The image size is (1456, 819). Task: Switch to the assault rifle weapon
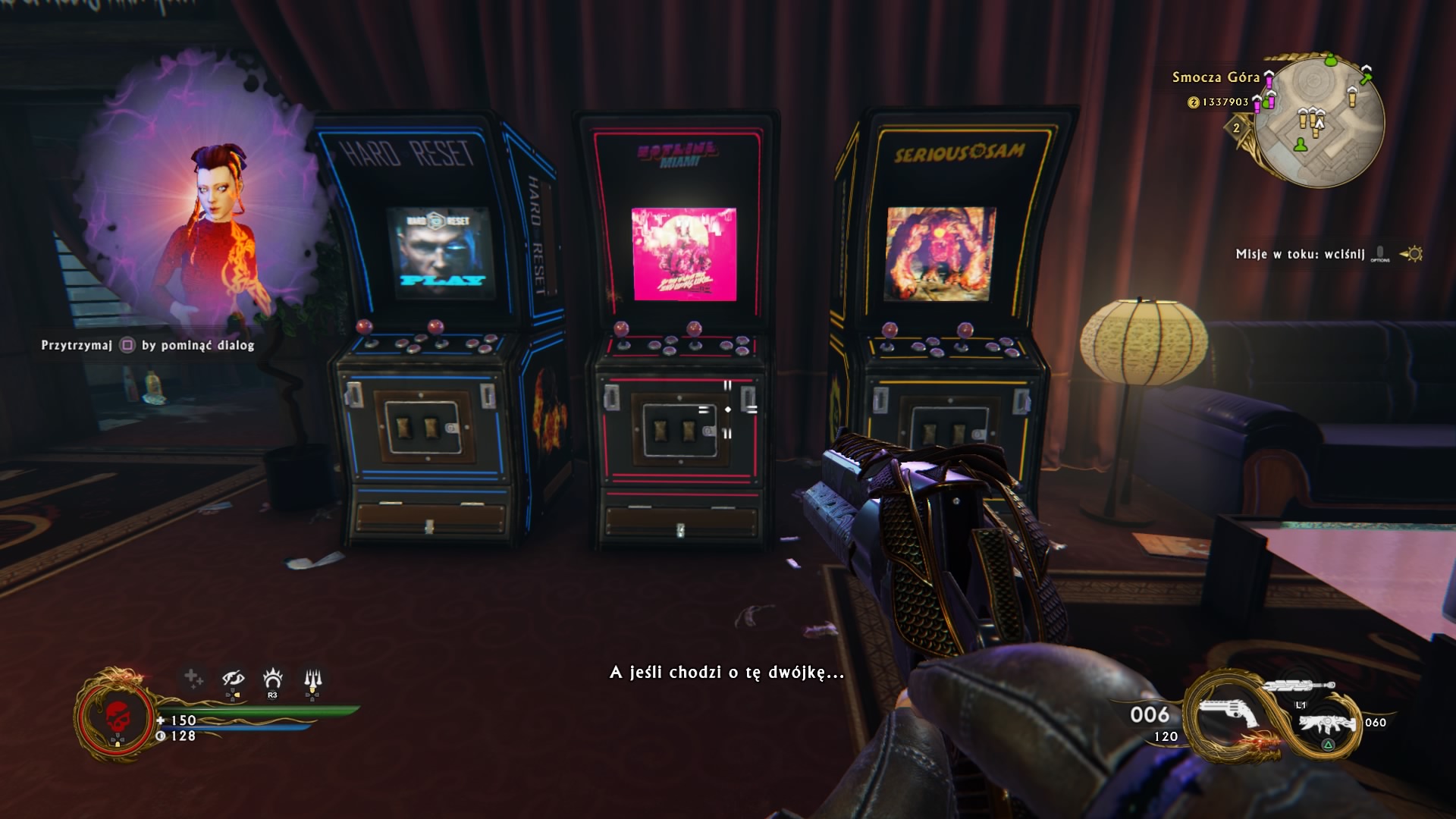tap(1326, 723)
